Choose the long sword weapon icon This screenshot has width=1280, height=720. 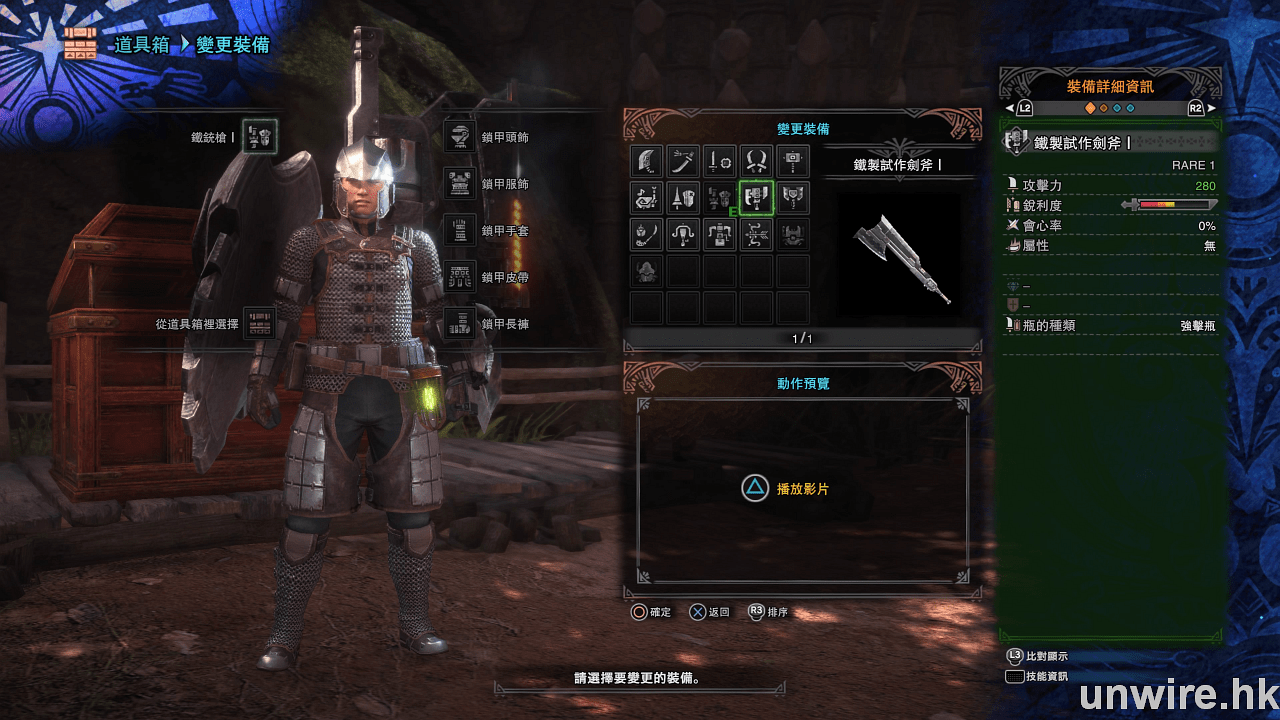684,161
